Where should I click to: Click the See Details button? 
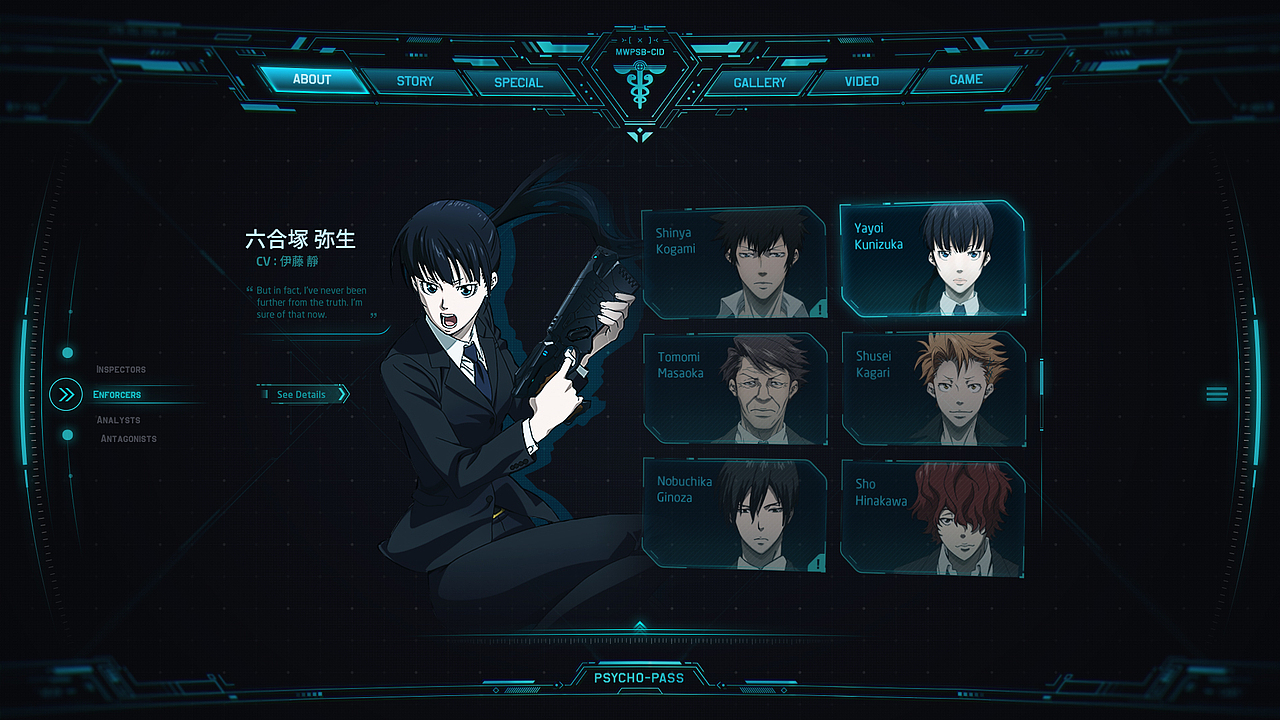[300, 394]
